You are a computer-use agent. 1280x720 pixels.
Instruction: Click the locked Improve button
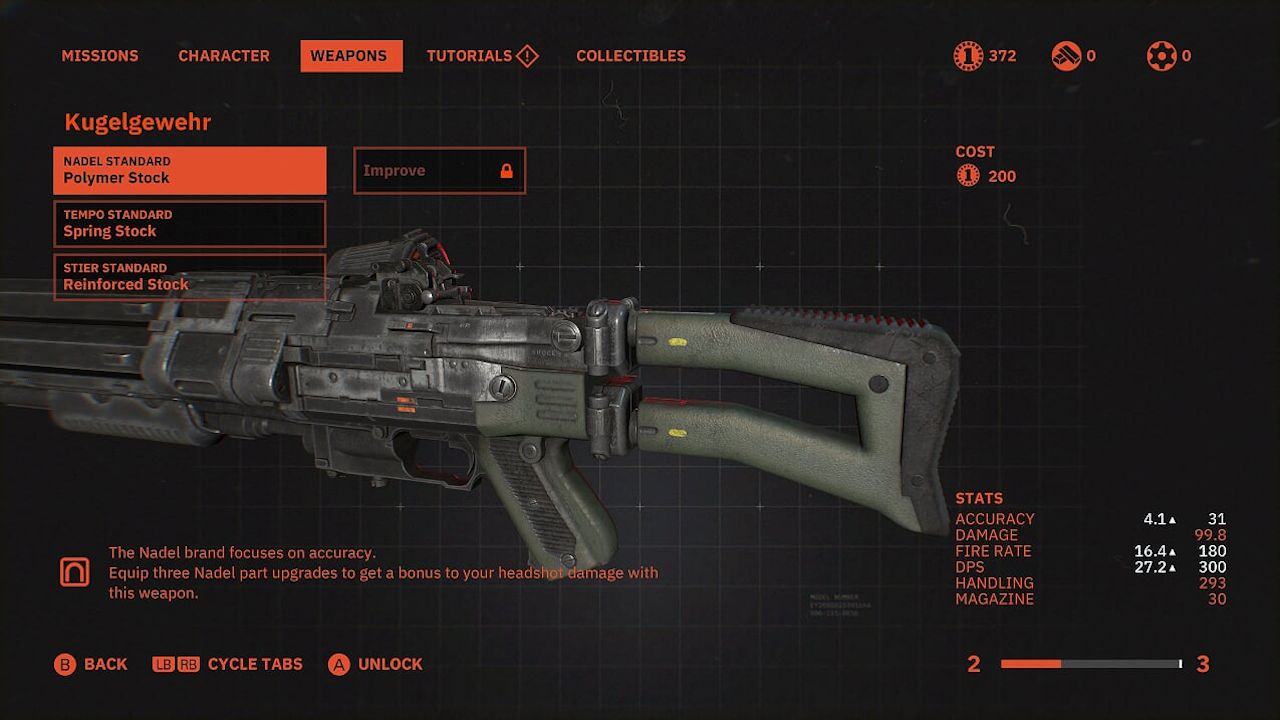439,171
